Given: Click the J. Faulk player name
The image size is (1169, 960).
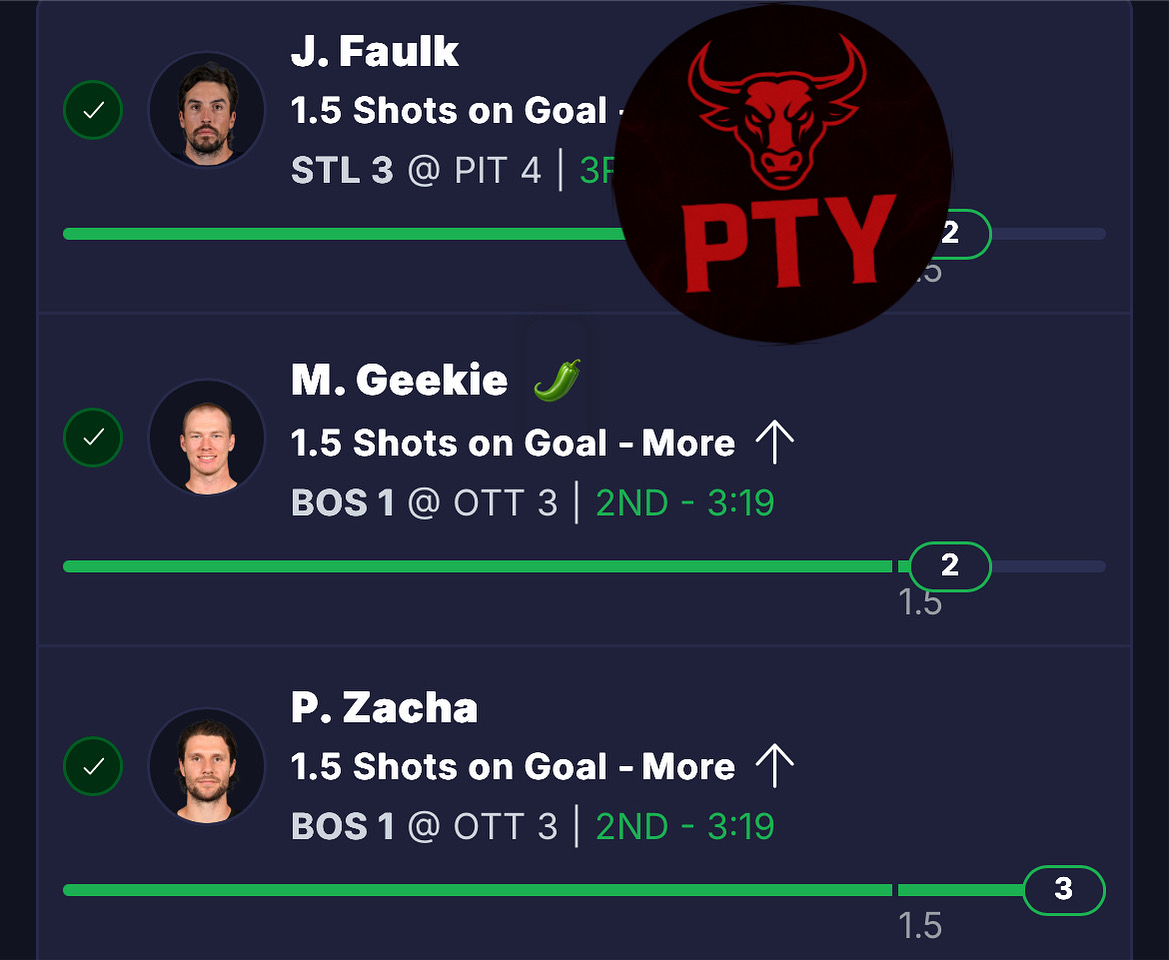Looking at the screenshot, I should click(x=375, y=52).
